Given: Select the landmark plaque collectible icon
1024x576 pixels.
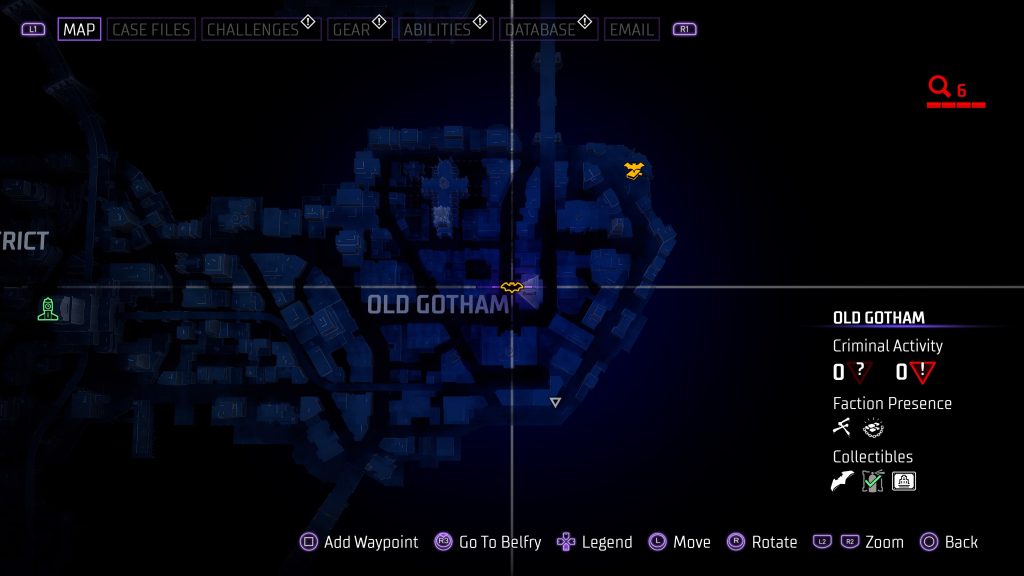Looking at the screenshot, I should coord(904,481).
